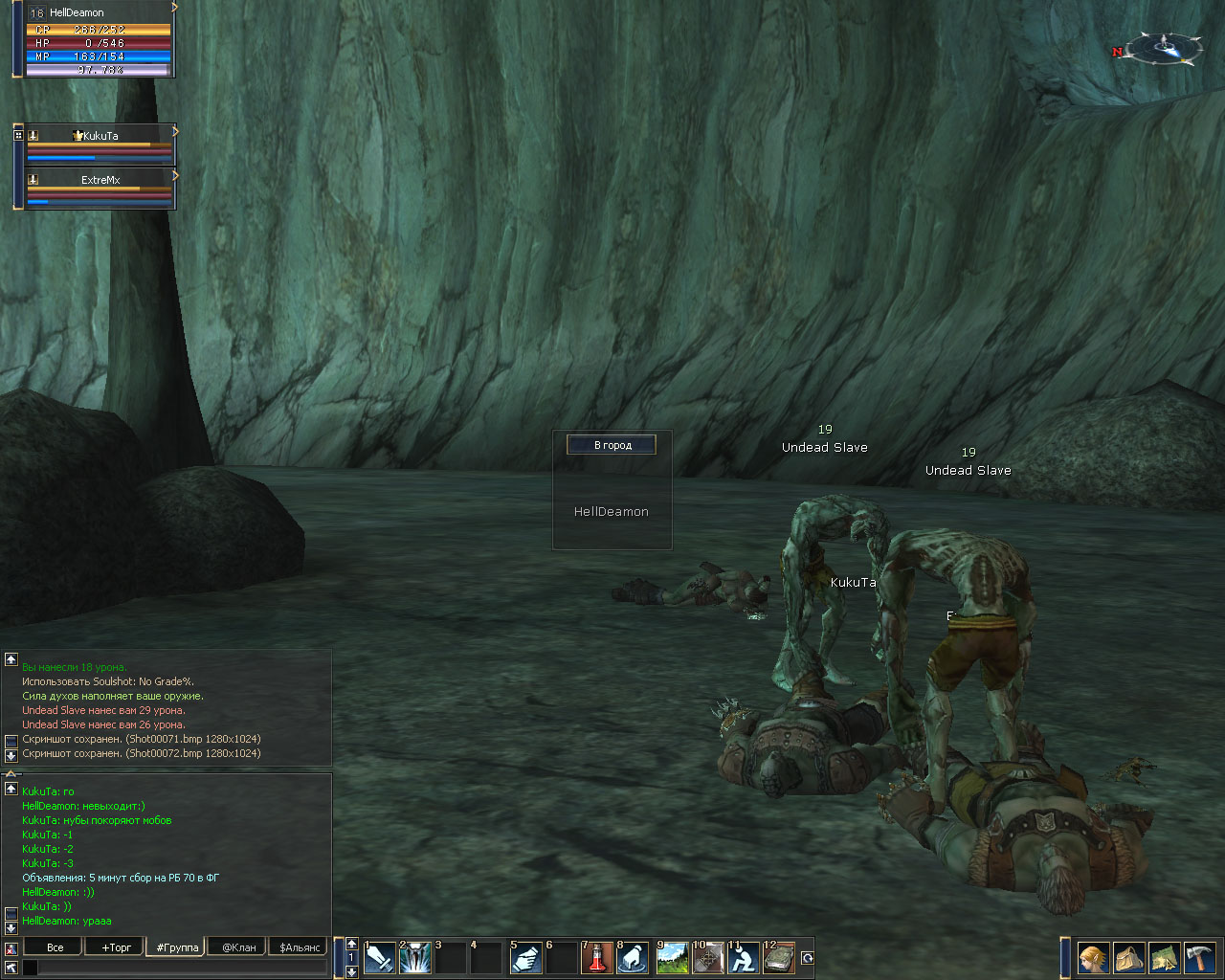Click the hammer system menu icon
Image resolution: width=1225 pixels, height=980 pixels.
(x=1199, y=957)
